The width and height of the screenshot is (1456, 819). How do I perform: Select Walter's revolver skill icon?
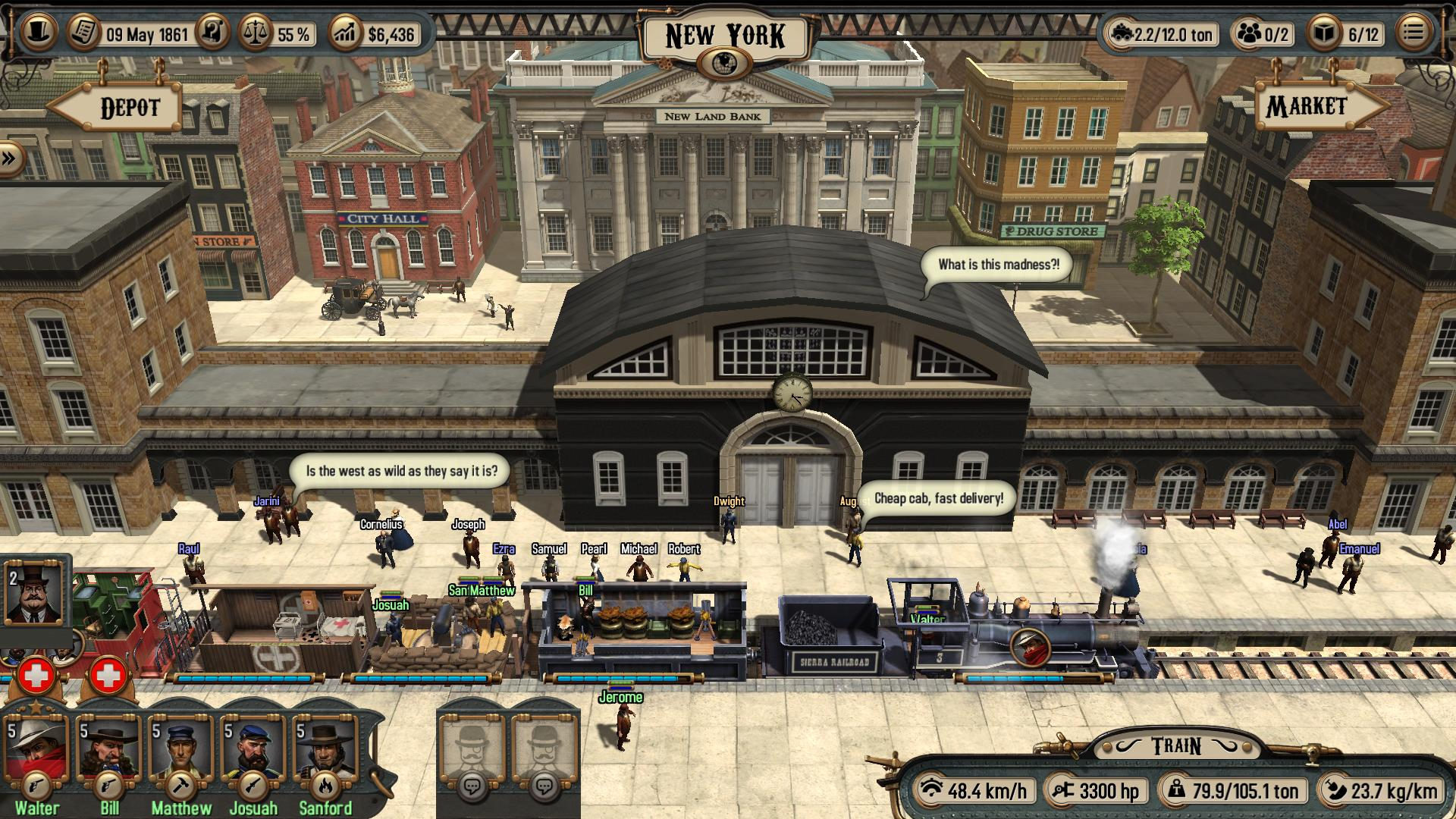click(x=38, y=787)
